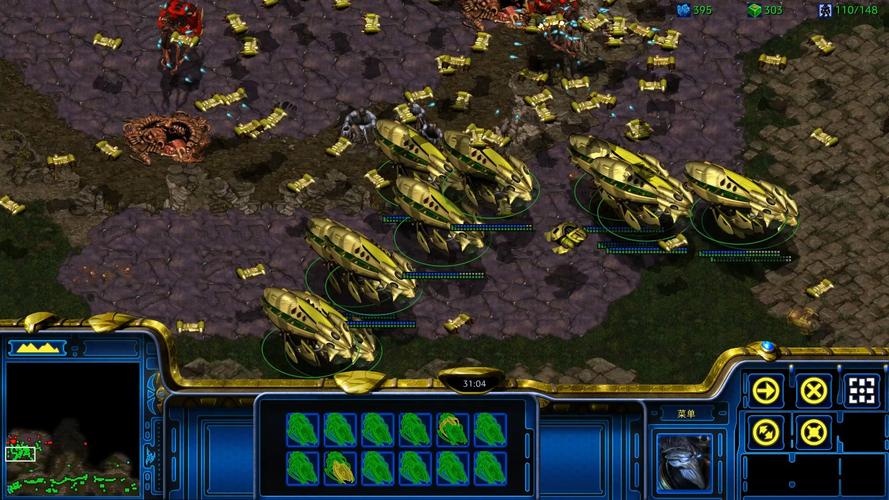
Task: Select the damaged carrier wireframe in bottom row
Action: tap(340, 466)
